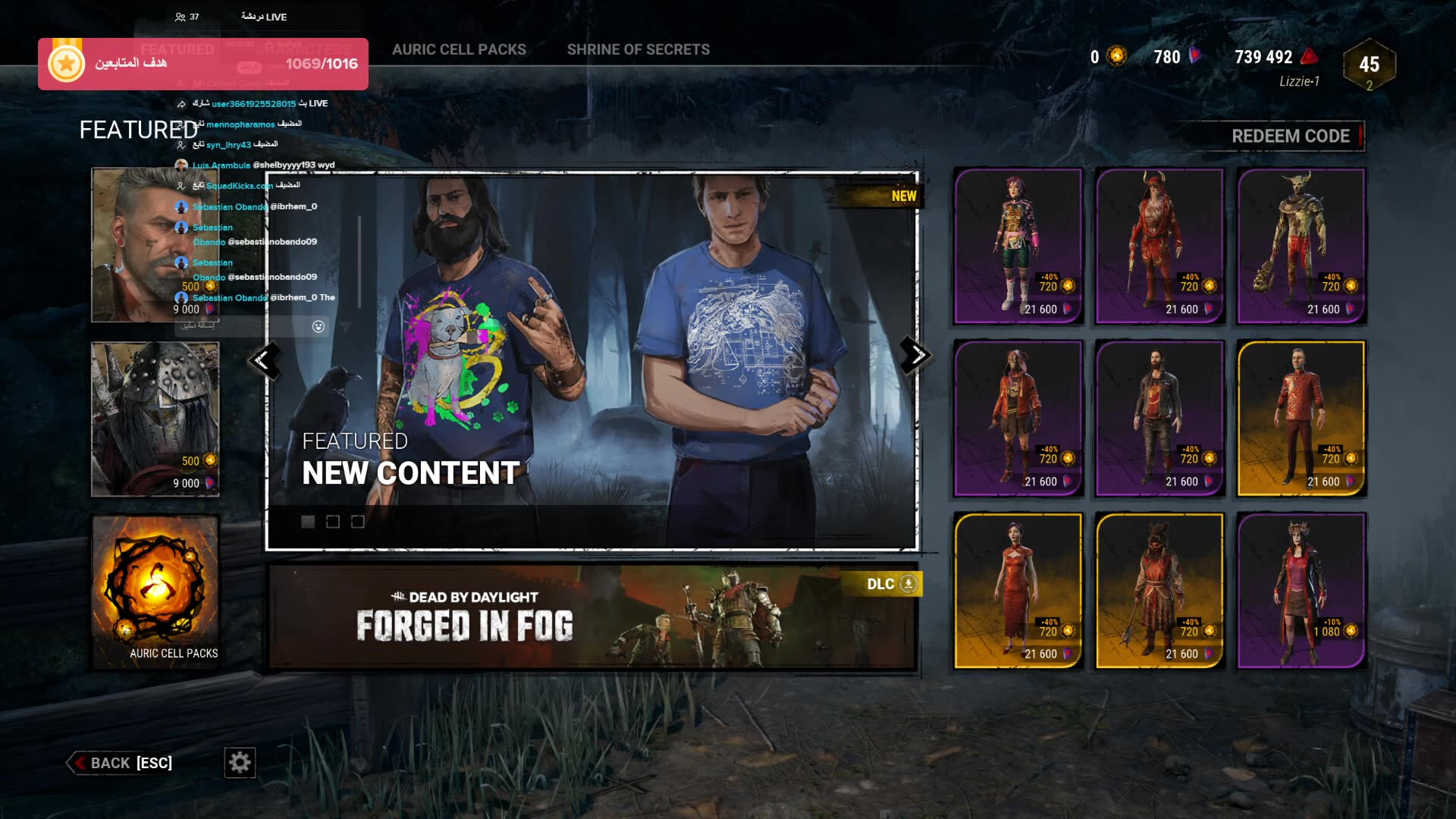
Task: Jump to the second banner page dot
Action: point(333,522)
